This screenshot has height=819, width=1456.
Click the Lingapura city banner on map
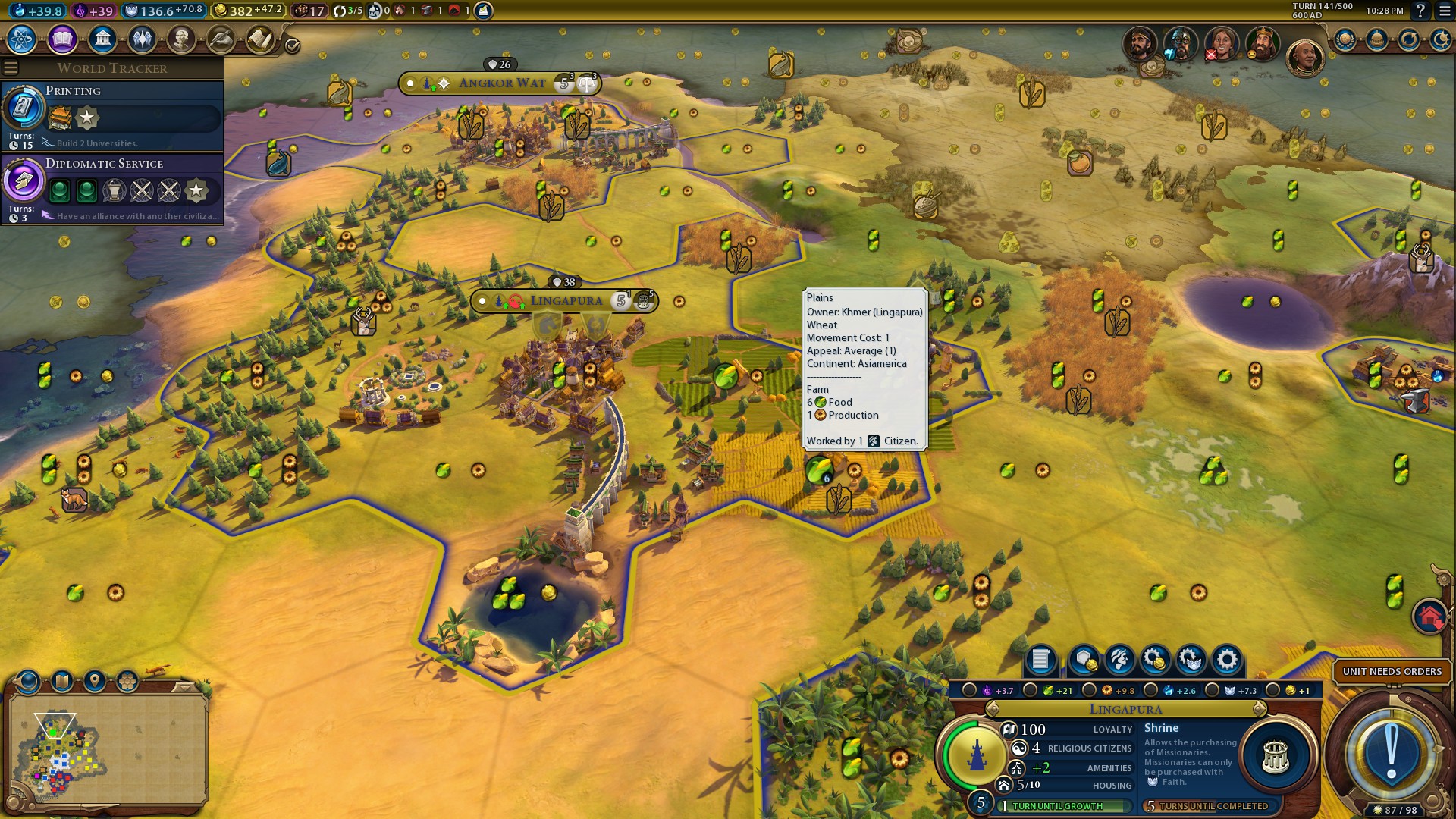click(x=566, y=301)
